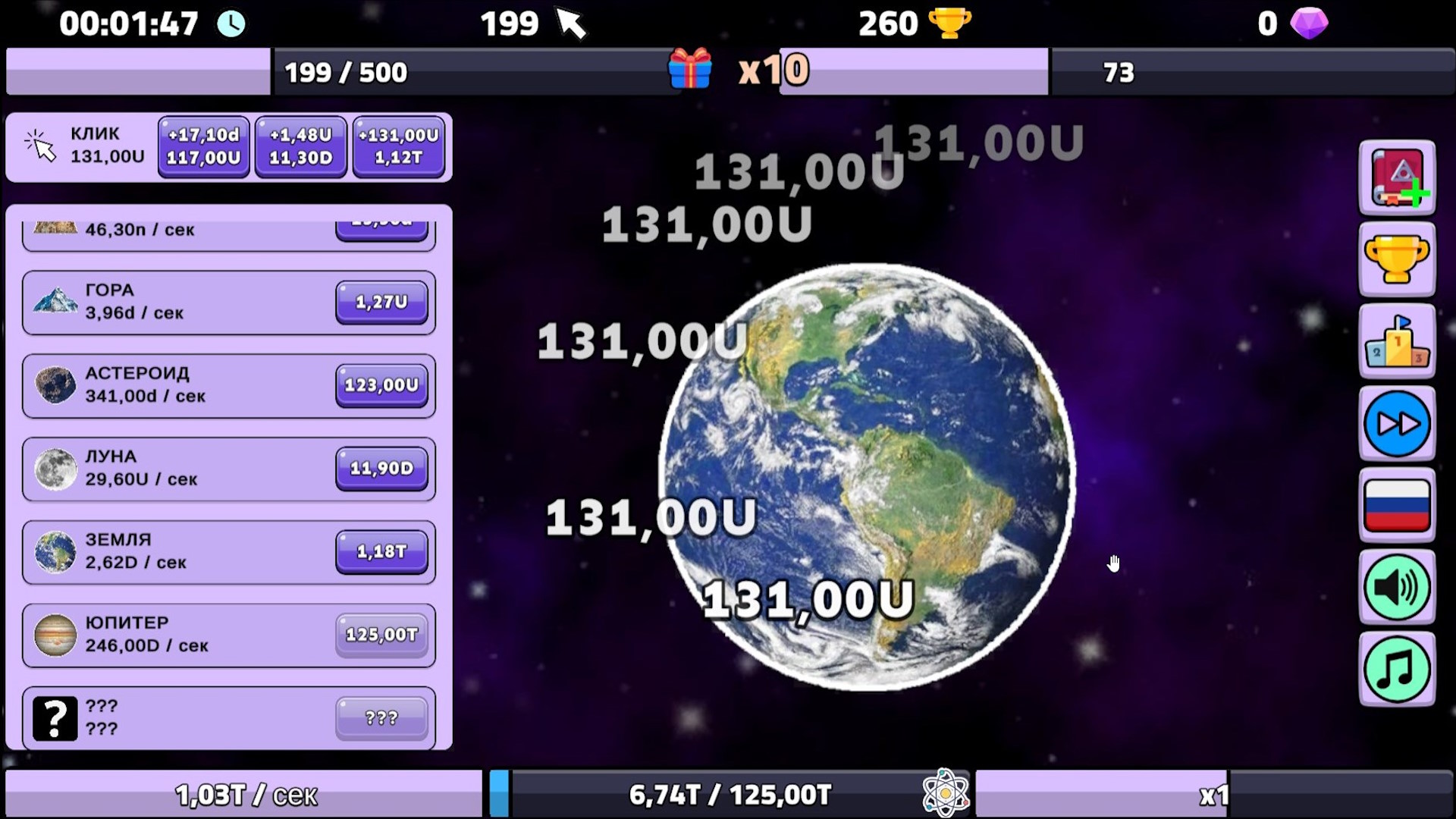Viewport: 1456px width, 819px height.
Task: Activate the fast-forward boost icon
Action: [x=1398, y=424]
